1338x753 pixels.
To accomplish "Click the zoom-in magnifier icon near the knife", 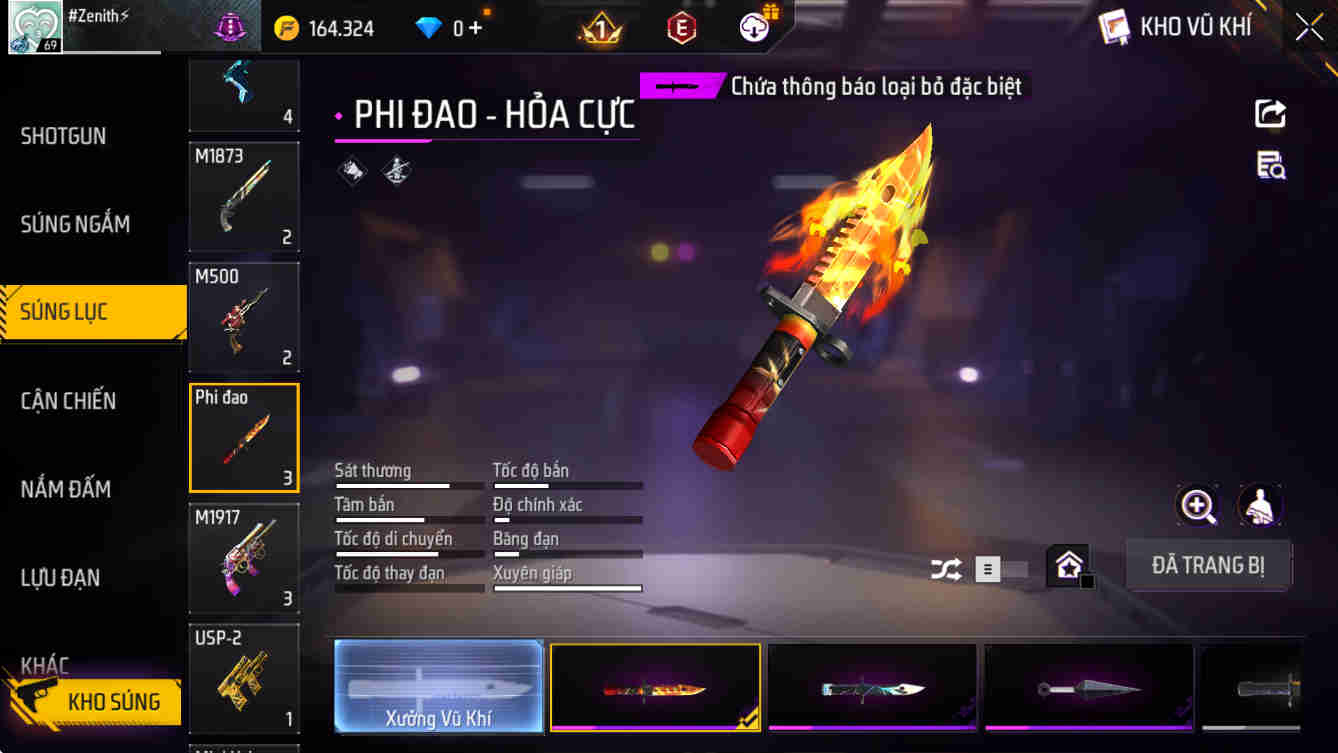I will pyautogui.click(x=1197, y=505).
